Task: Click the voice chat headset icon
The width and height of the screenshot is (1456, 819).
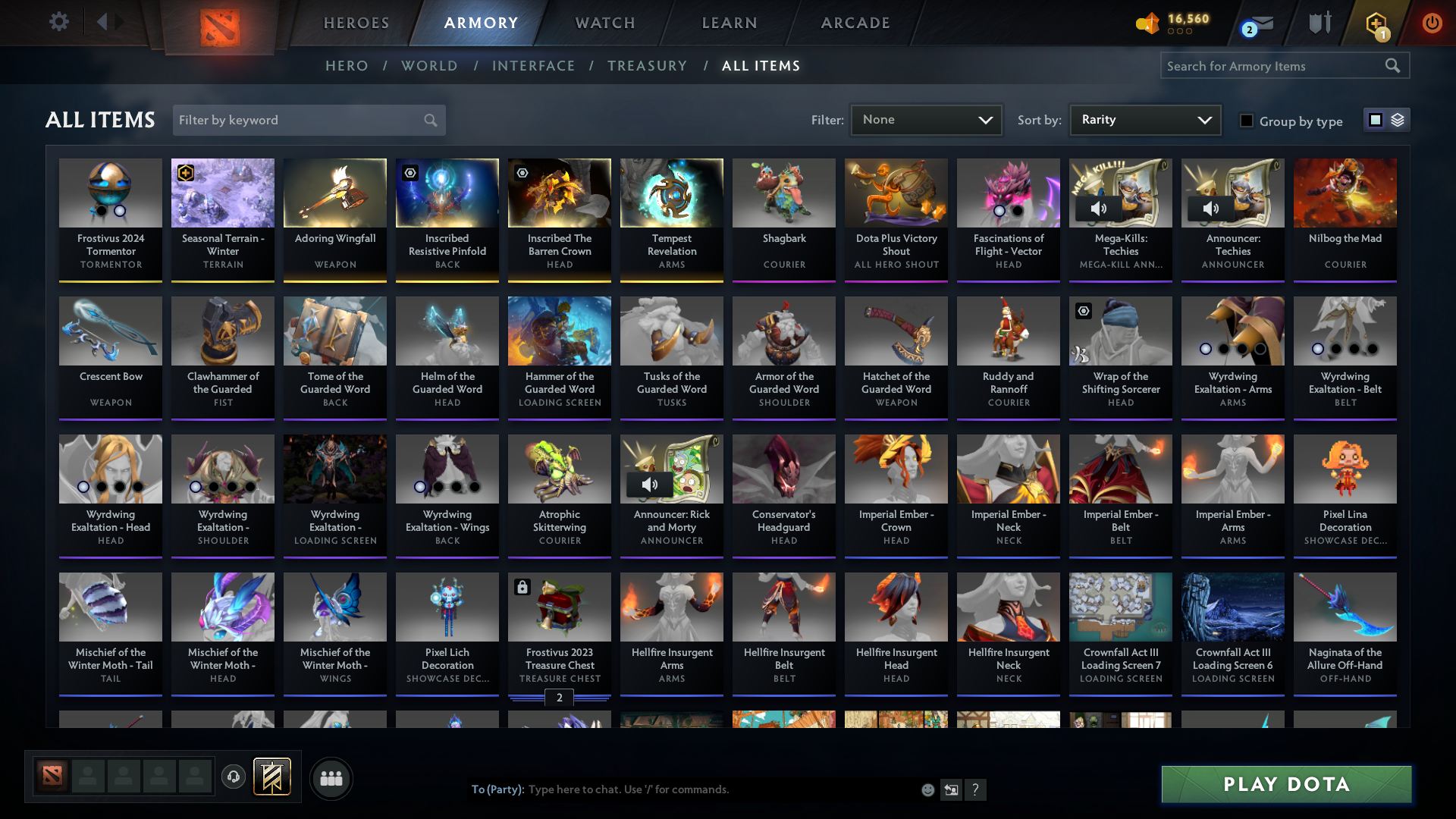Action: point(234,778)
